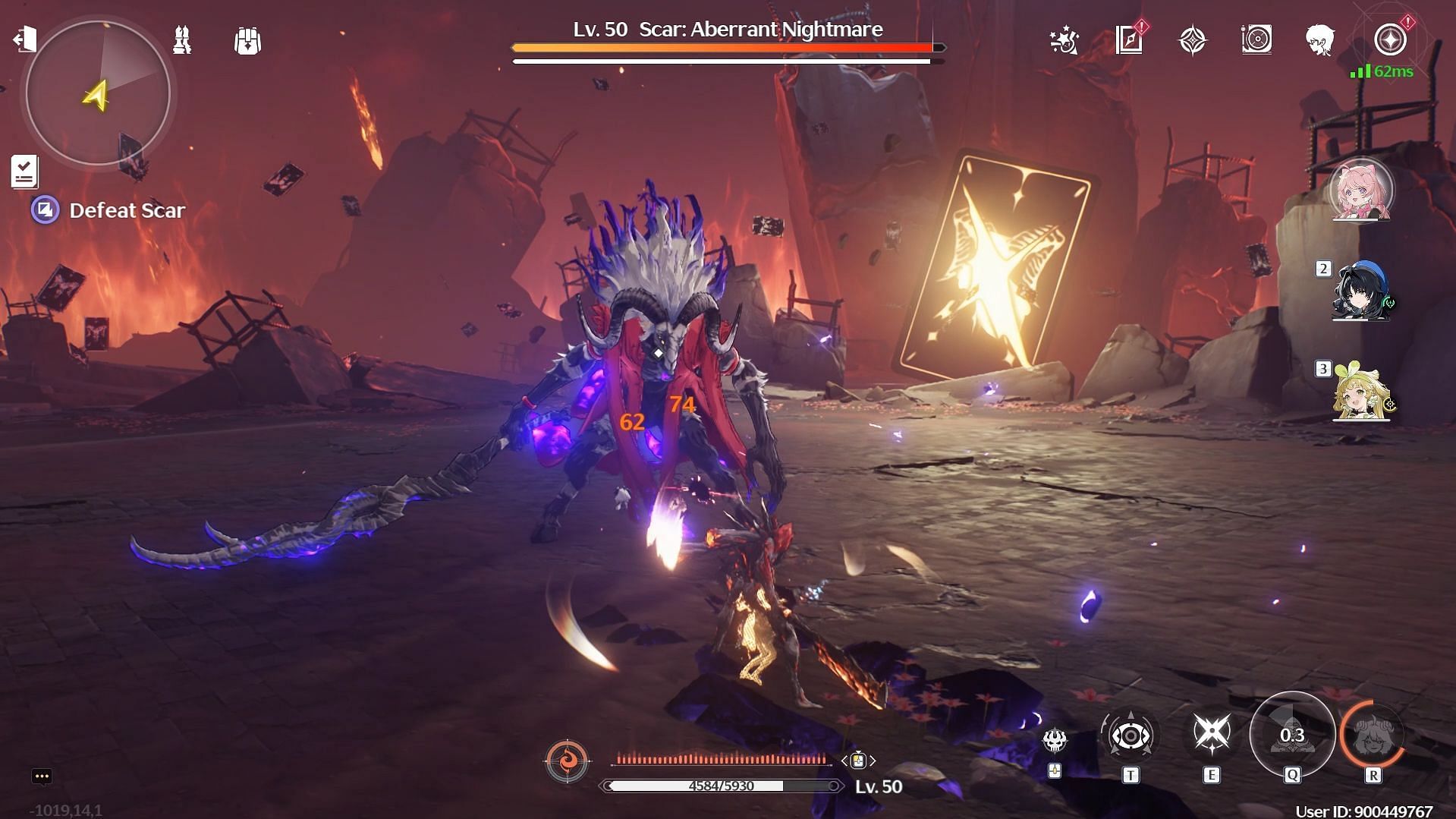Open the concentric circle square icon
Image resolution: width=1456 pixels, height=819 pixels.
1256,40
